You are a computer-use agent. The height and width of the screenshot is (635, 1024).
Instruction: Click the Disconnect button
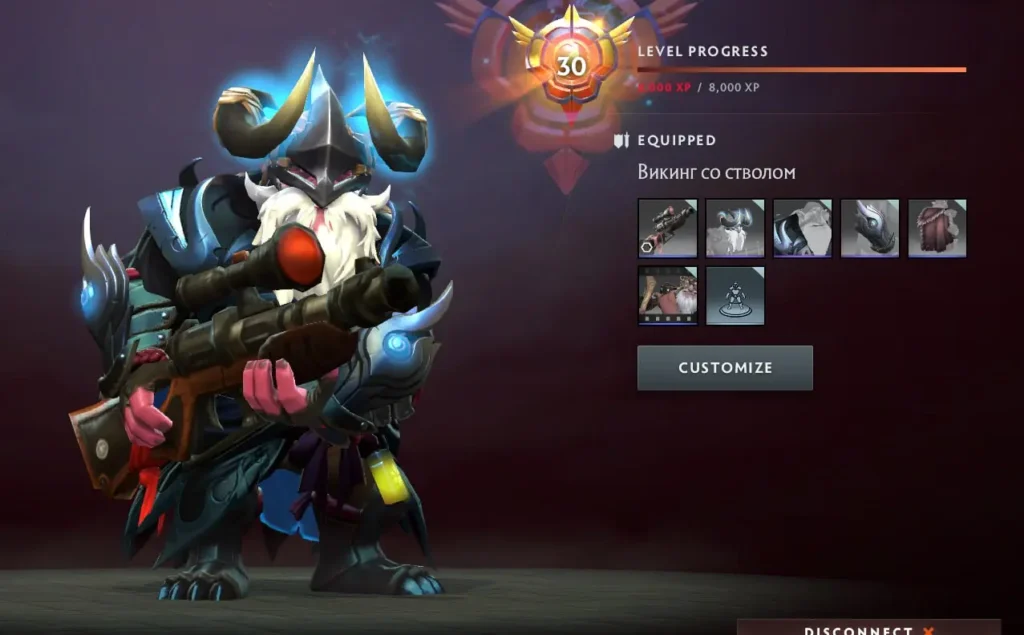(x=868, y=629)
